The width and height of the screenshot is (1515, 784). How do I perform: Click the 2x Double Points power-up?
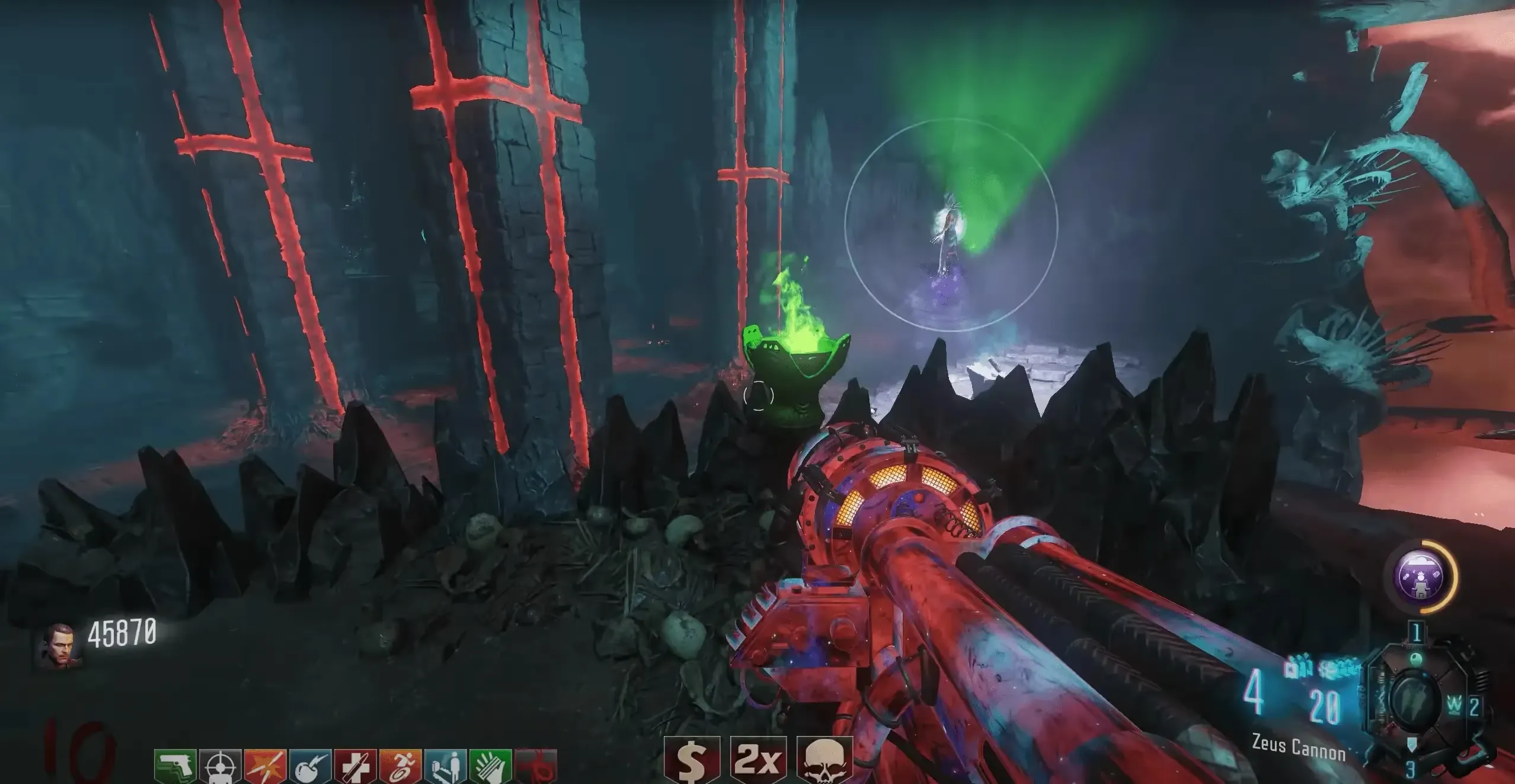758,760
